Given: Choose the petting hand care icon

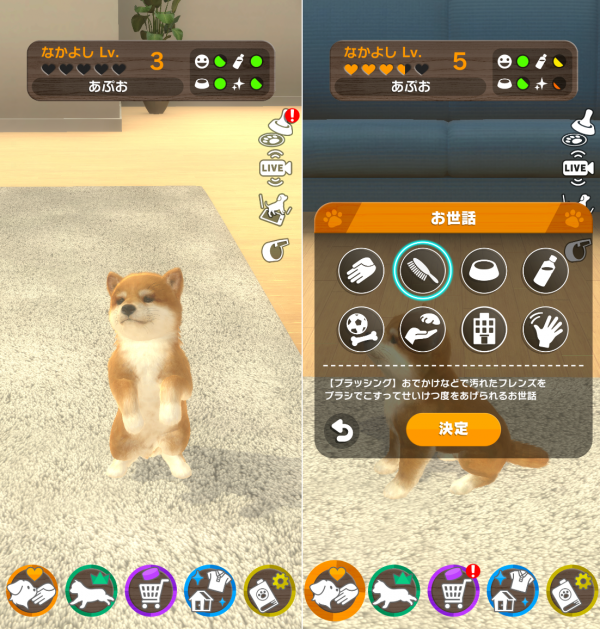Looking at the screenshot, I should pos(361,268).
